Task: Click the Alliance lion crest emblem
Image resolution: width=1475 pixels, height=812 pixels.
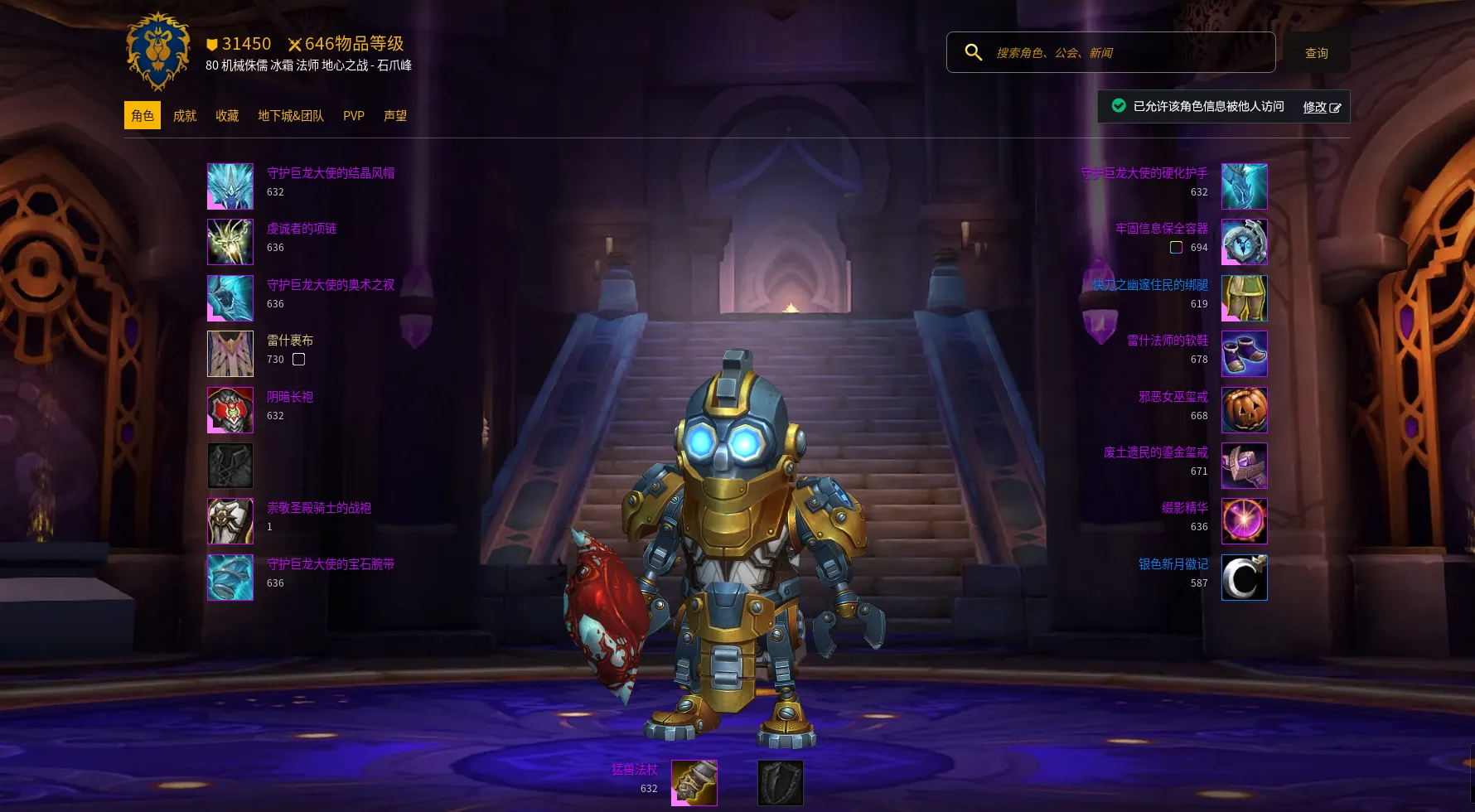Action: click(x=158, y=51)
